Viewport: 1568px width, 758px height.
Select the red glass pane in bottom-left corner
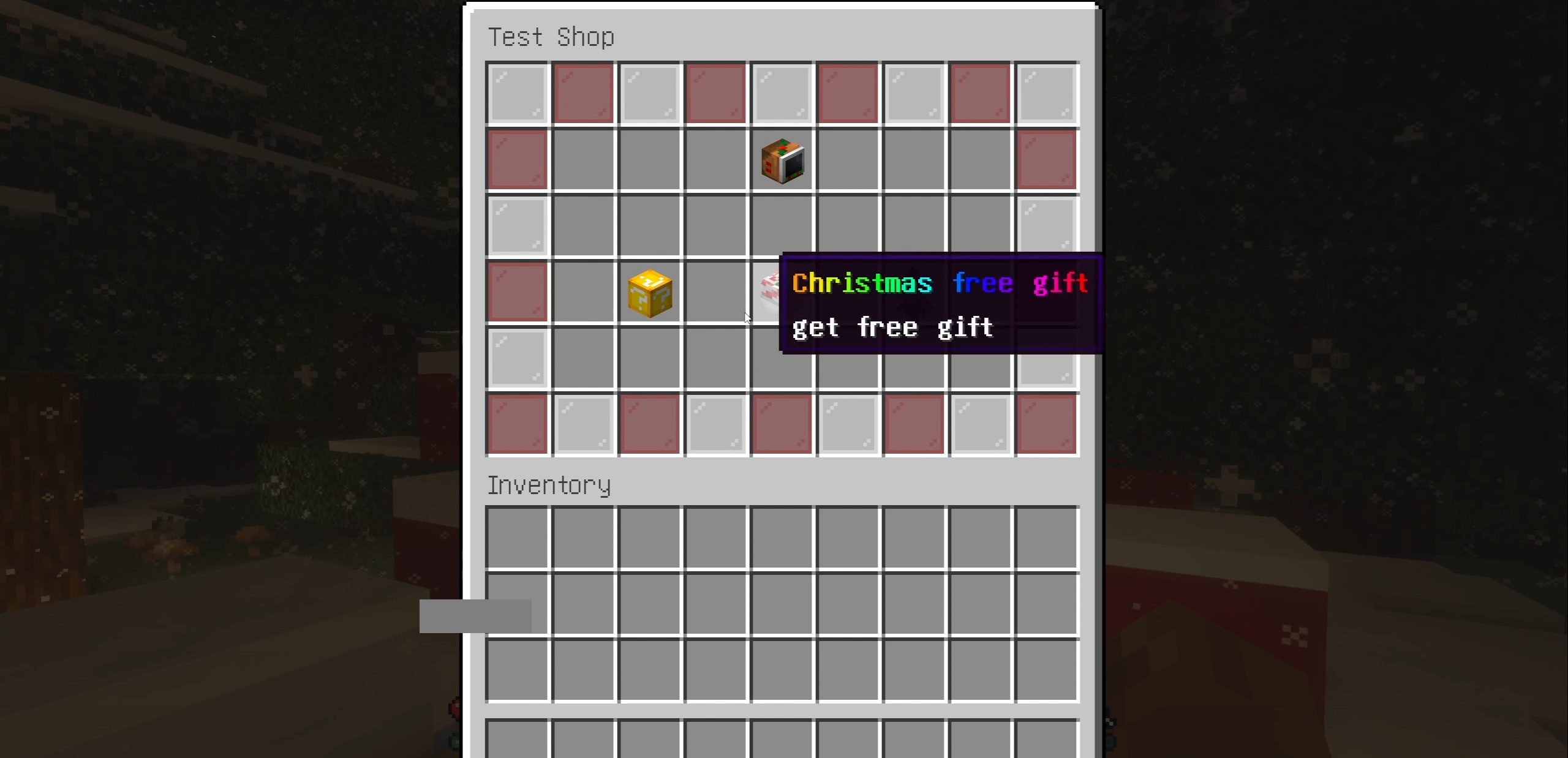[518, 425]
